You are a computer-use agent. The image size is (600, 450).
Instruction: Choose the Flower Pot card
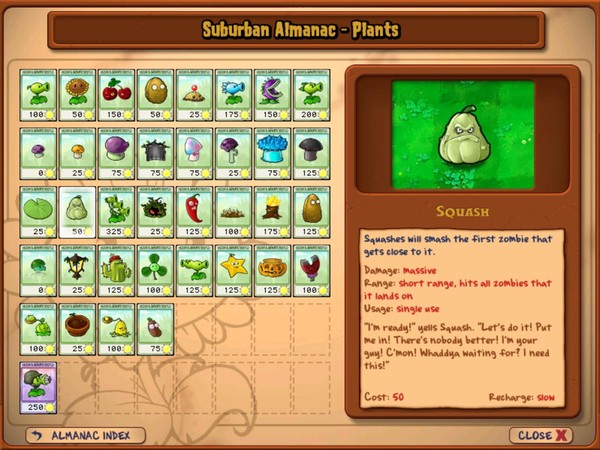coord(77,329)
